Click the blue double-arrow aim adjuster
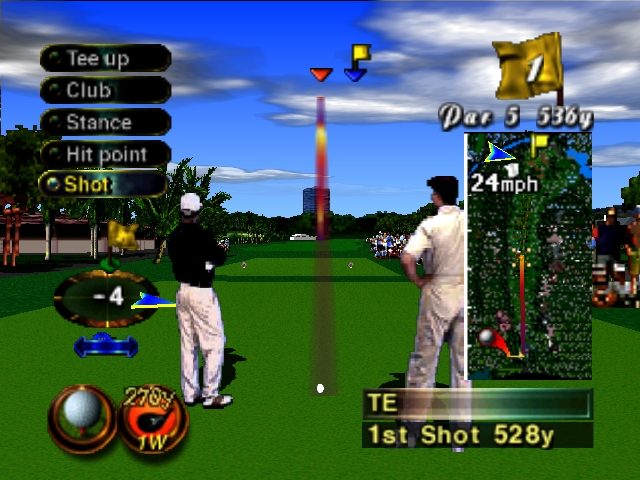 coord(106,347)
